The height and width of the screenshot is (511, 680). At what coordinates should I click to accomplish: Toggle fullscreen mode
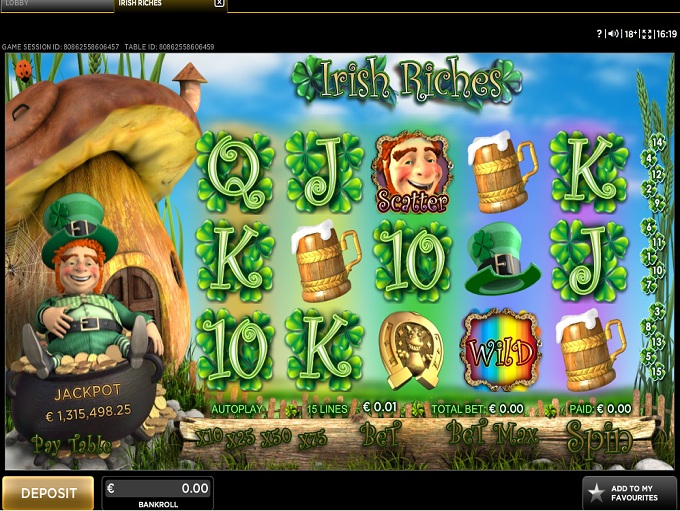point(648,33)
